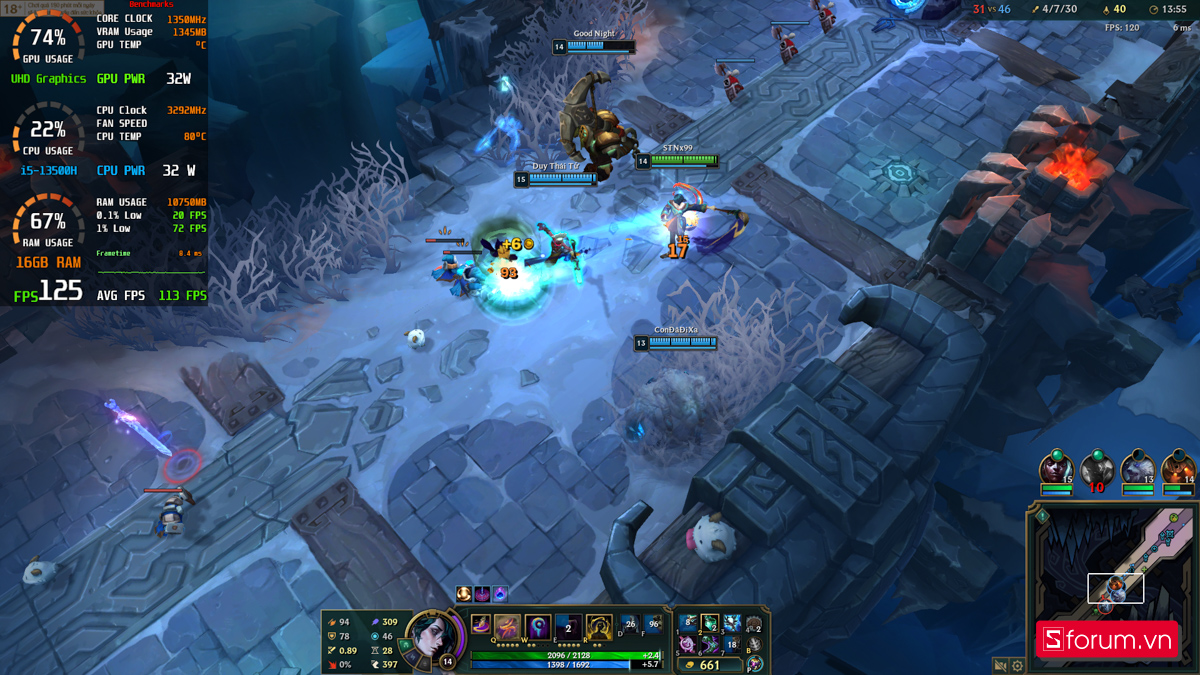Viewport: 1200px width, 675px height.
Task: Toggle the camera lock icon beside minimap
Action: point(1000,665)
